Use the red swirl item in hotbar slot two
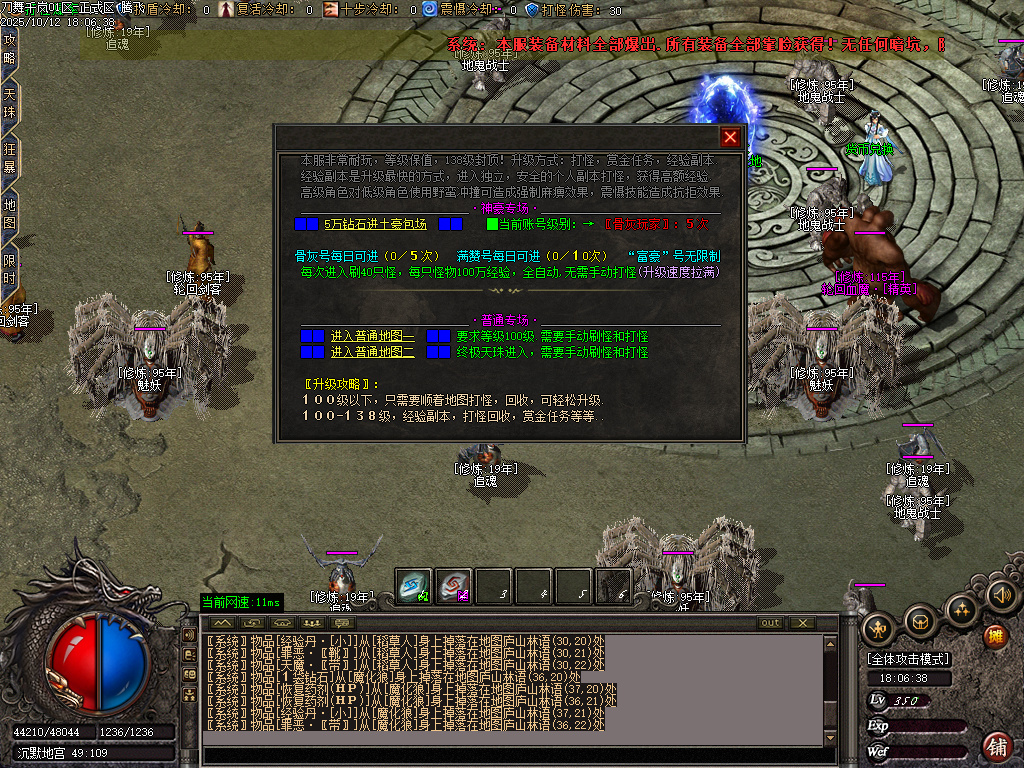Image resolution: width=1024 pixels, height=768 pixels. pyautogui.click(x=454, y=587)
